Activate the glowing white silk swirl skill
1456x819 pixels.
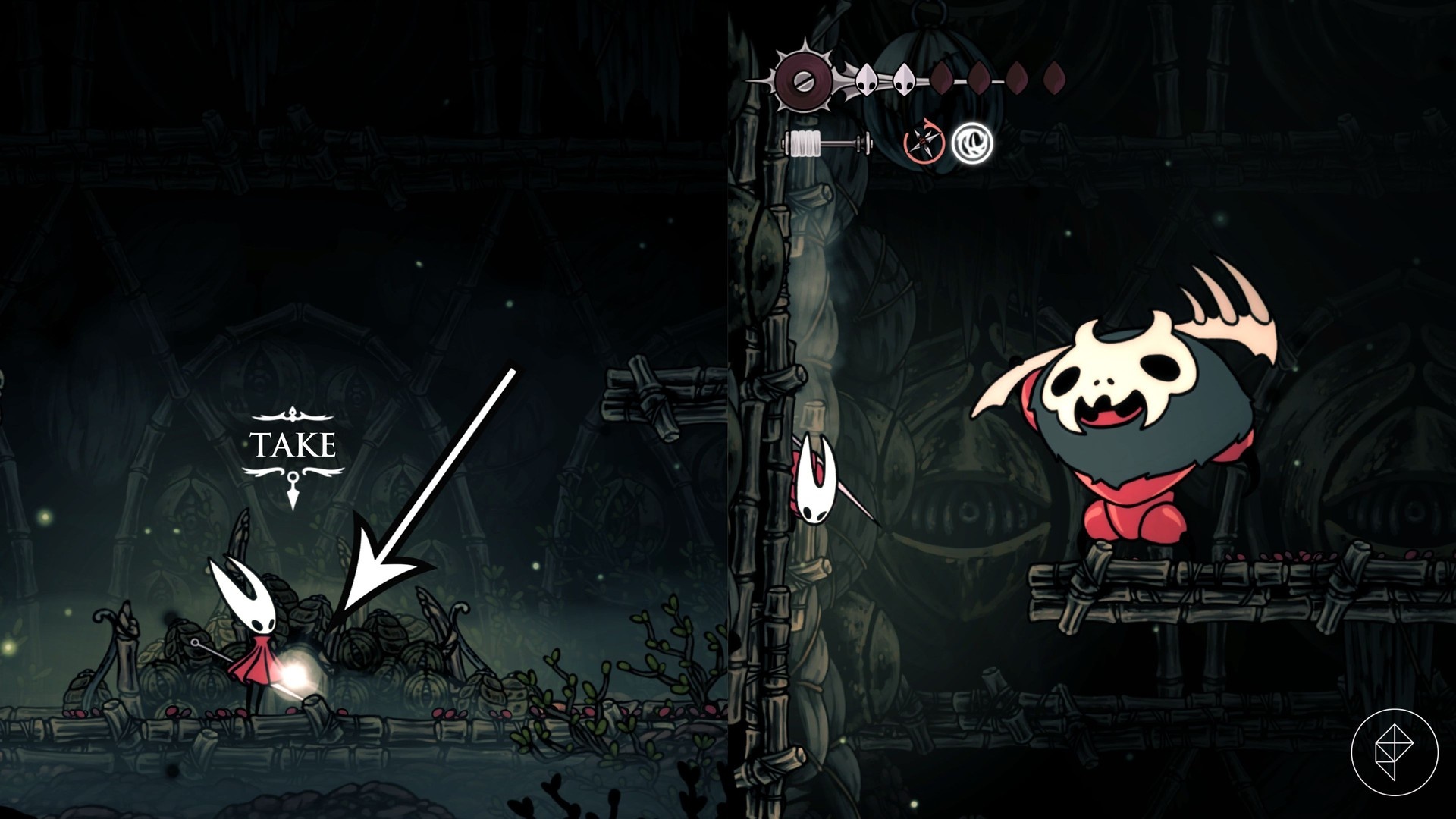972,142
